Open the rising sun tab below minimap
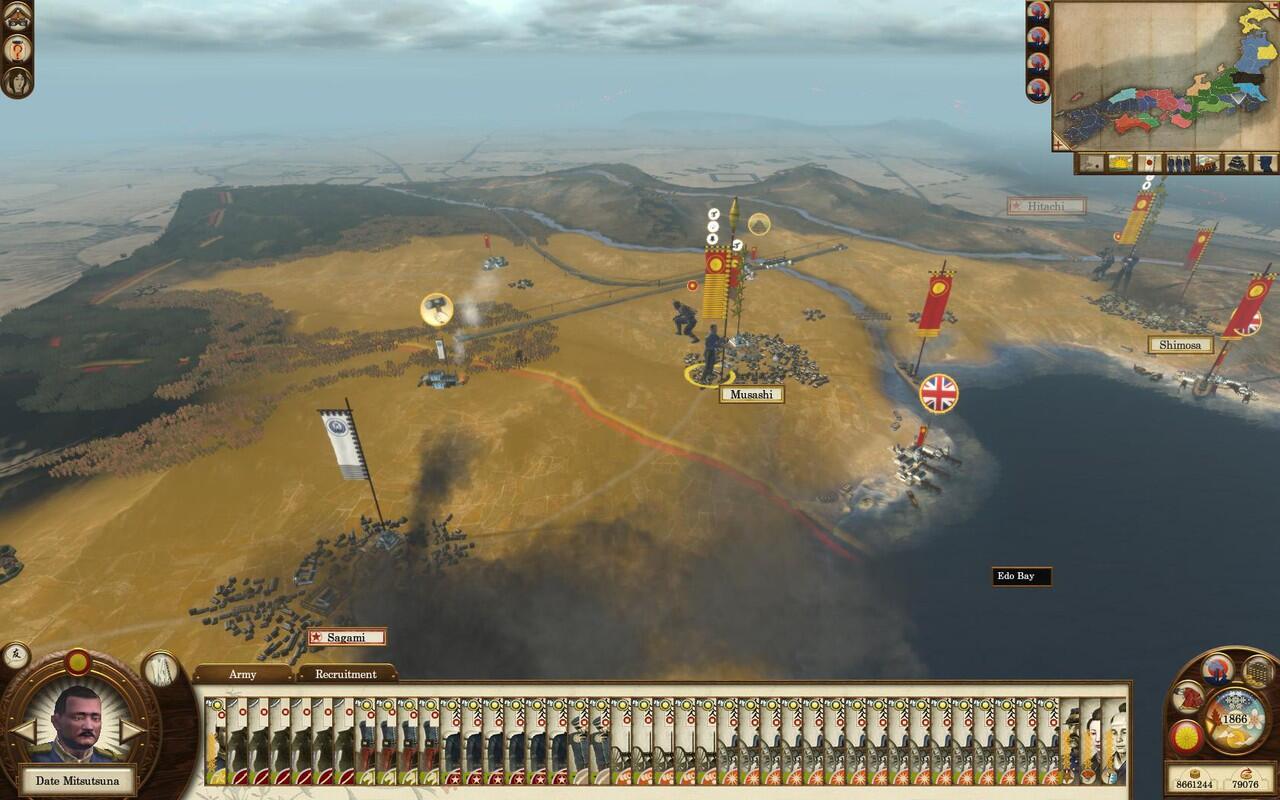1280x800 pixels. coord(1121,162)
